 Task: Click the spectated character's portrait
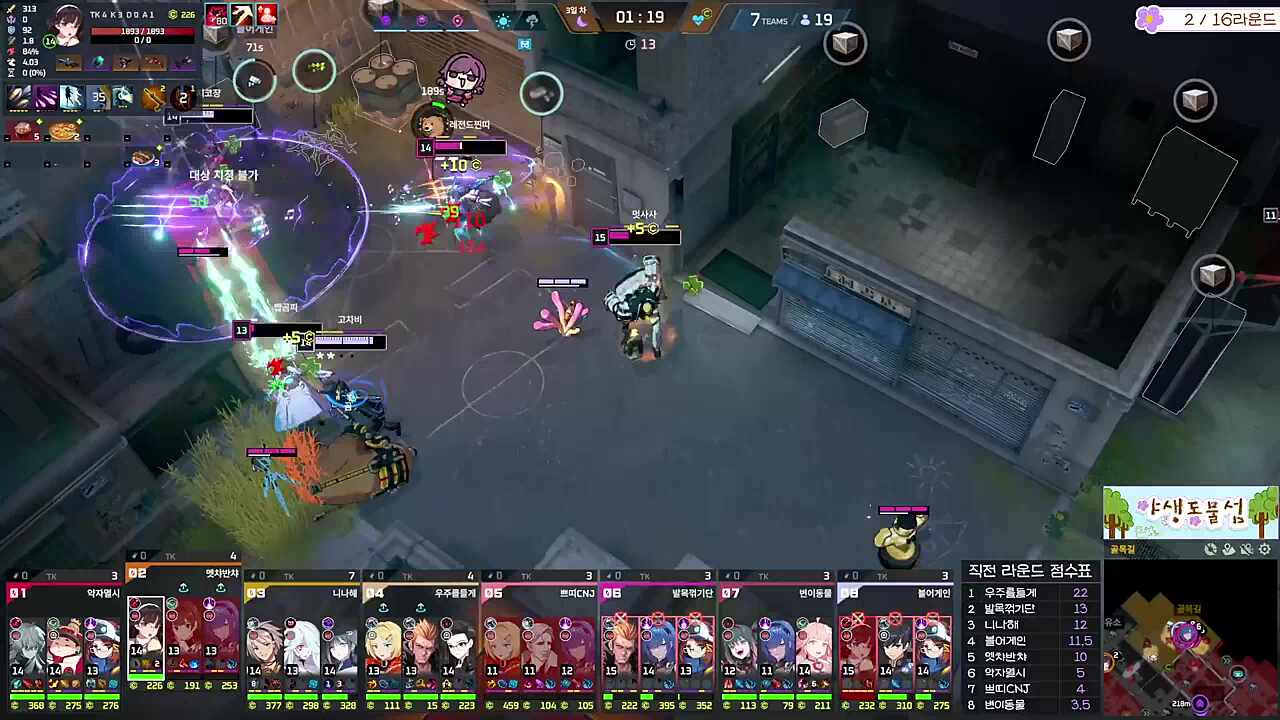pyautogui.click(x=67, y=26)
